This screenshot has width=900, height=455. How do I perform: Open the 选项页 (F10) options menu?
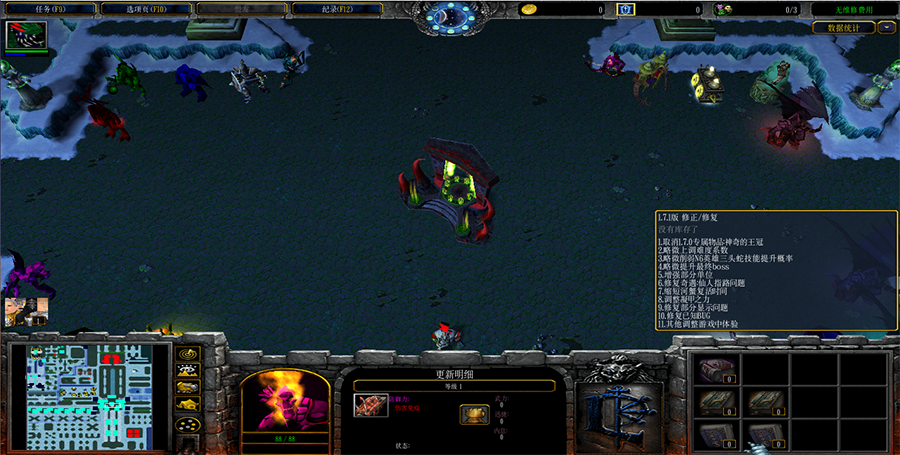click(141, 9)
